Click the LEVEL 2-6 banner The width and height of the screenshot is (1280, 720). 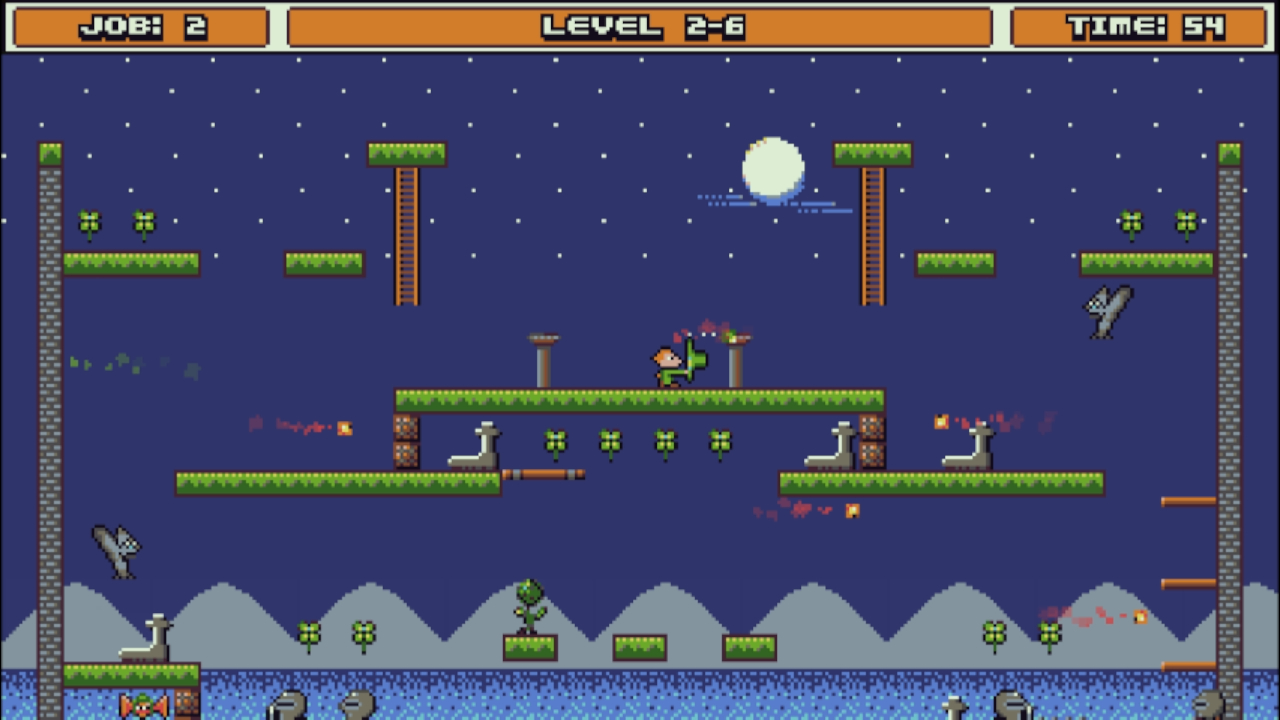[x=640, y=25]
